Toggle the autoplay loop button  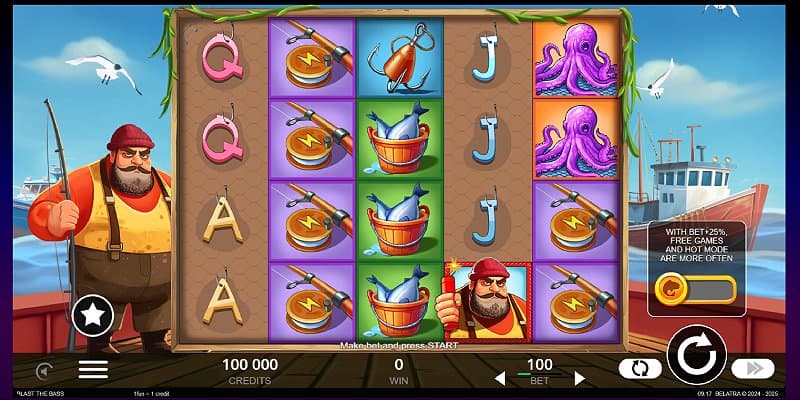pyautogui.click(x=640, y=369)
